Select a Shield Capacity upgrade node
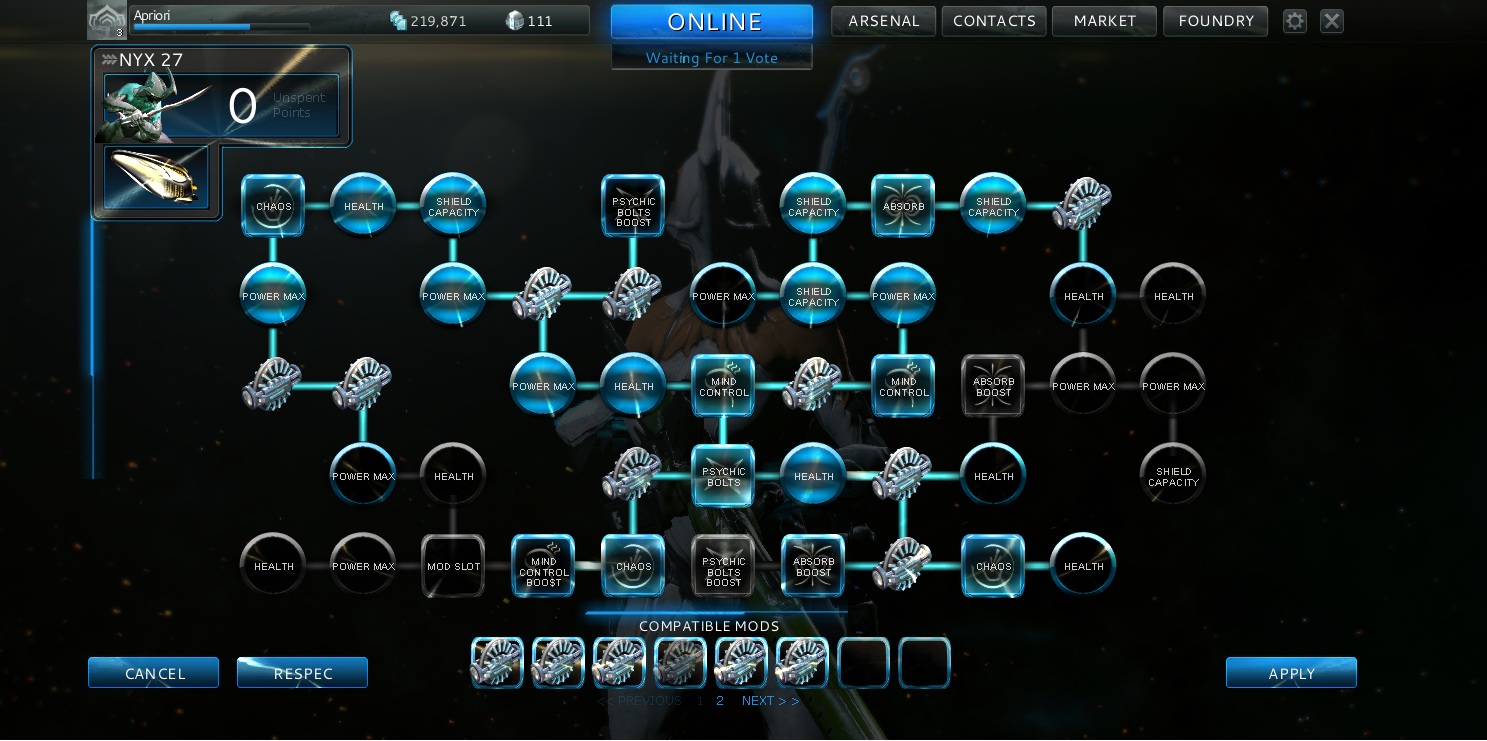Image resolution: width=1487 pixels, height=741 pixels. [x=453, y=205]
